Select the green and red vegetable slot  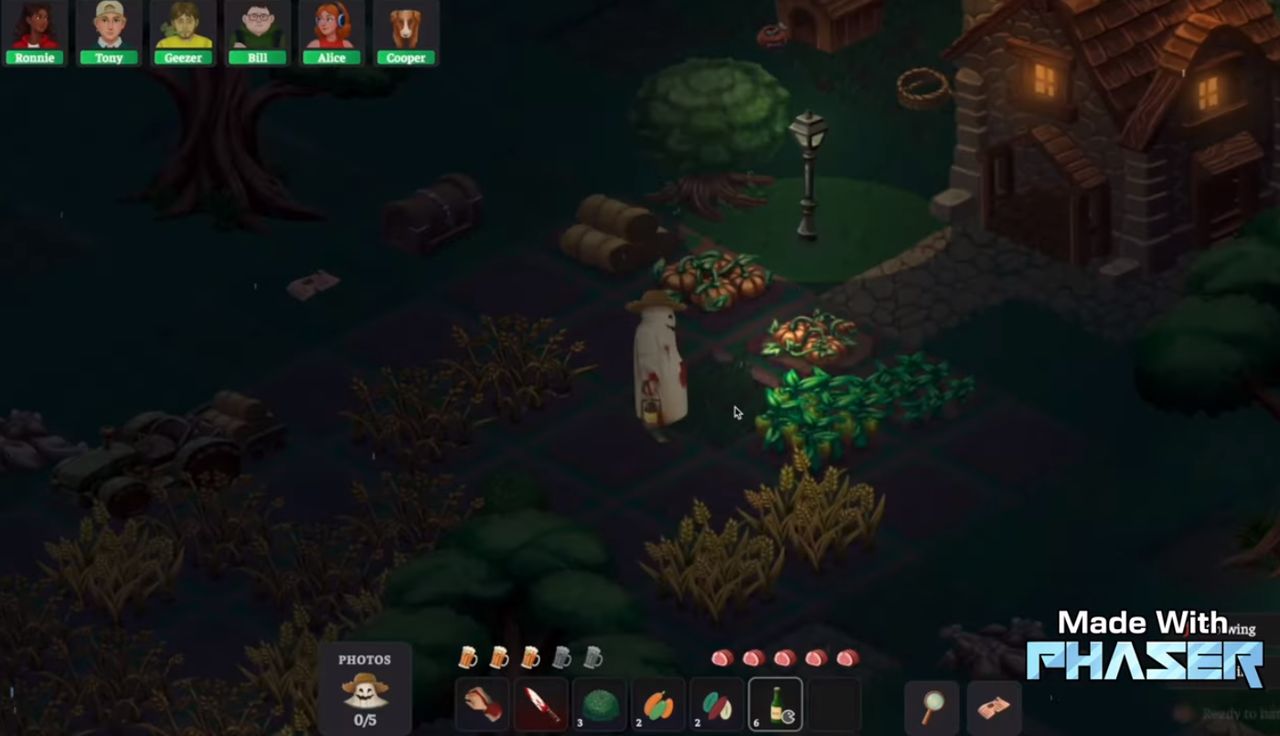(x=716, y=705)
